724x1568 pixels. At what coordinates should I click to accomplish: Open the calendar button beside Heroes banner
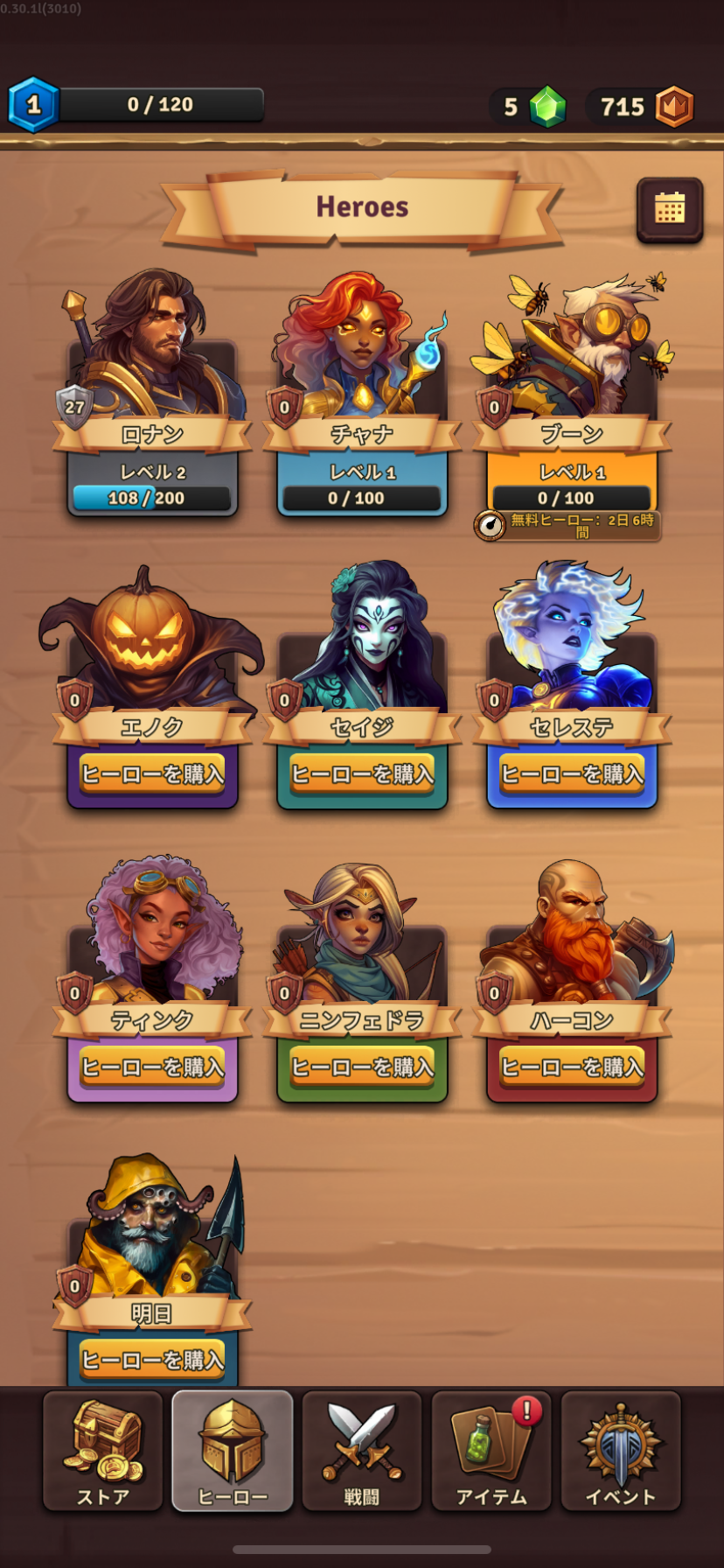670,209
